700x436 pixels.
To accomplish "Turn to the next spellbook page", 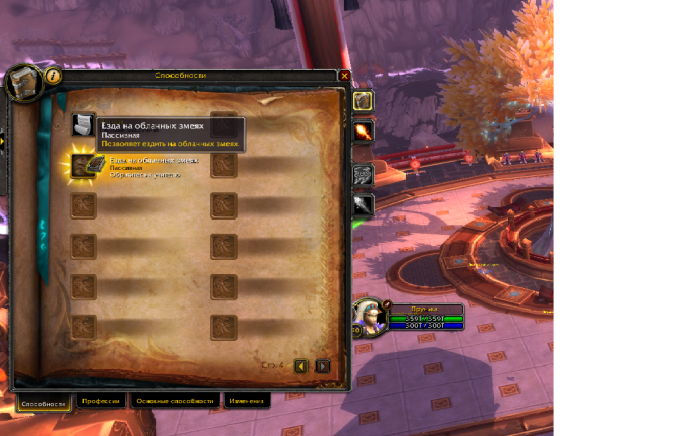I will pos(322,366).
